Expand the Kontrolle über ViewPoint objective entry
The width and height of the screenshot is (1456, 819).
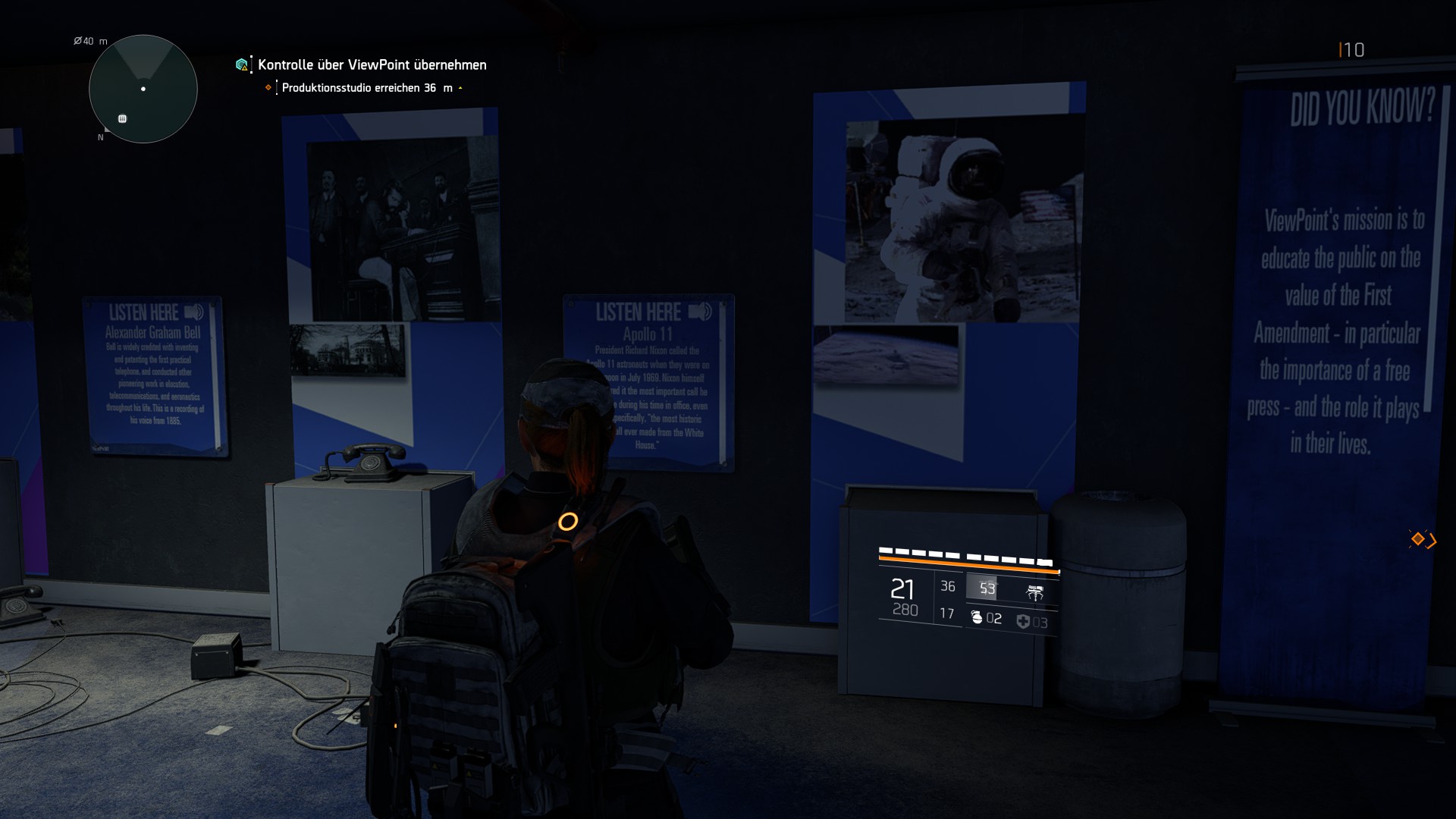[370, 65]
